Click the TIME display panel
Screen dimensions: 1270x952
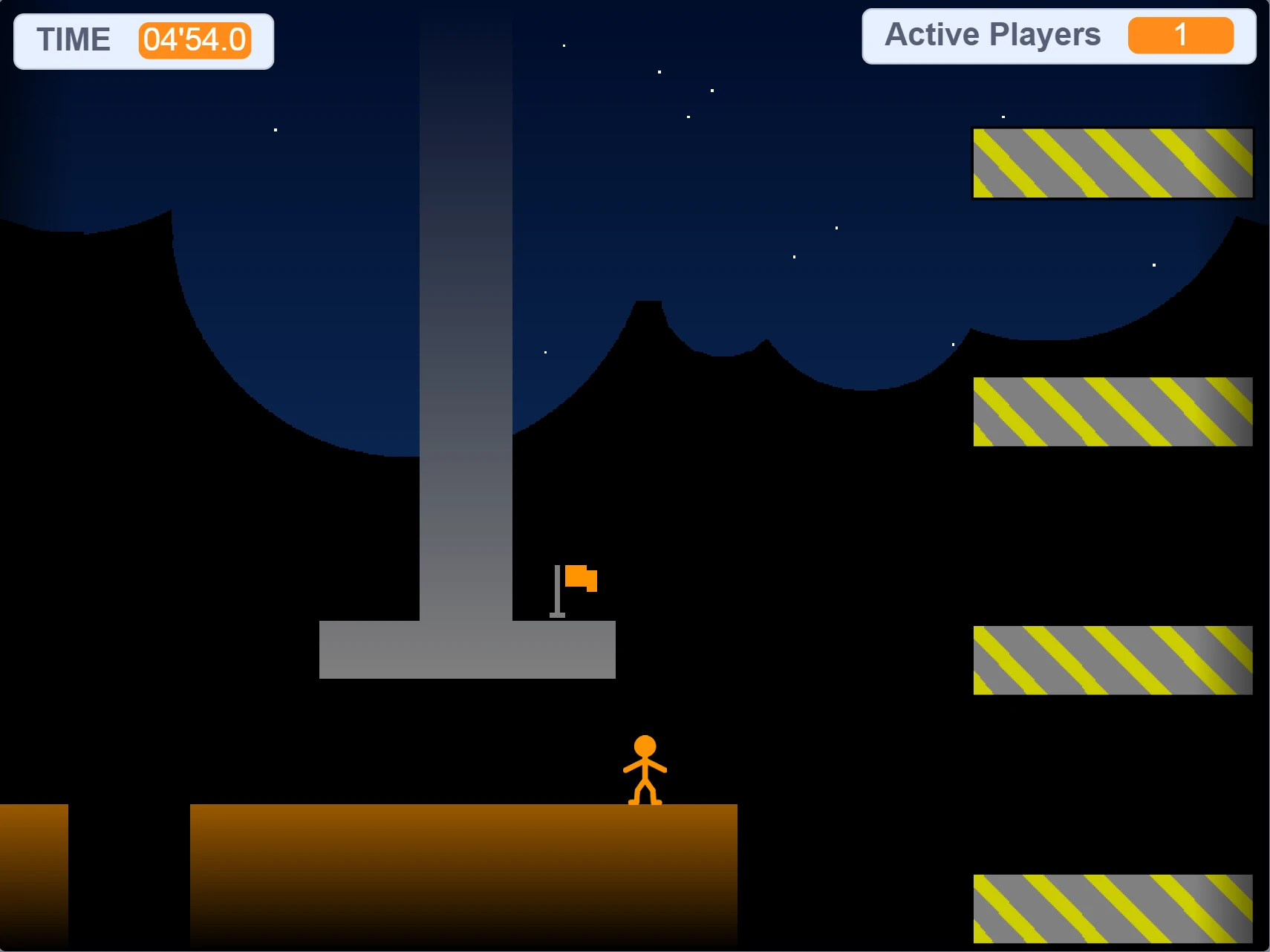click(143, 40)
